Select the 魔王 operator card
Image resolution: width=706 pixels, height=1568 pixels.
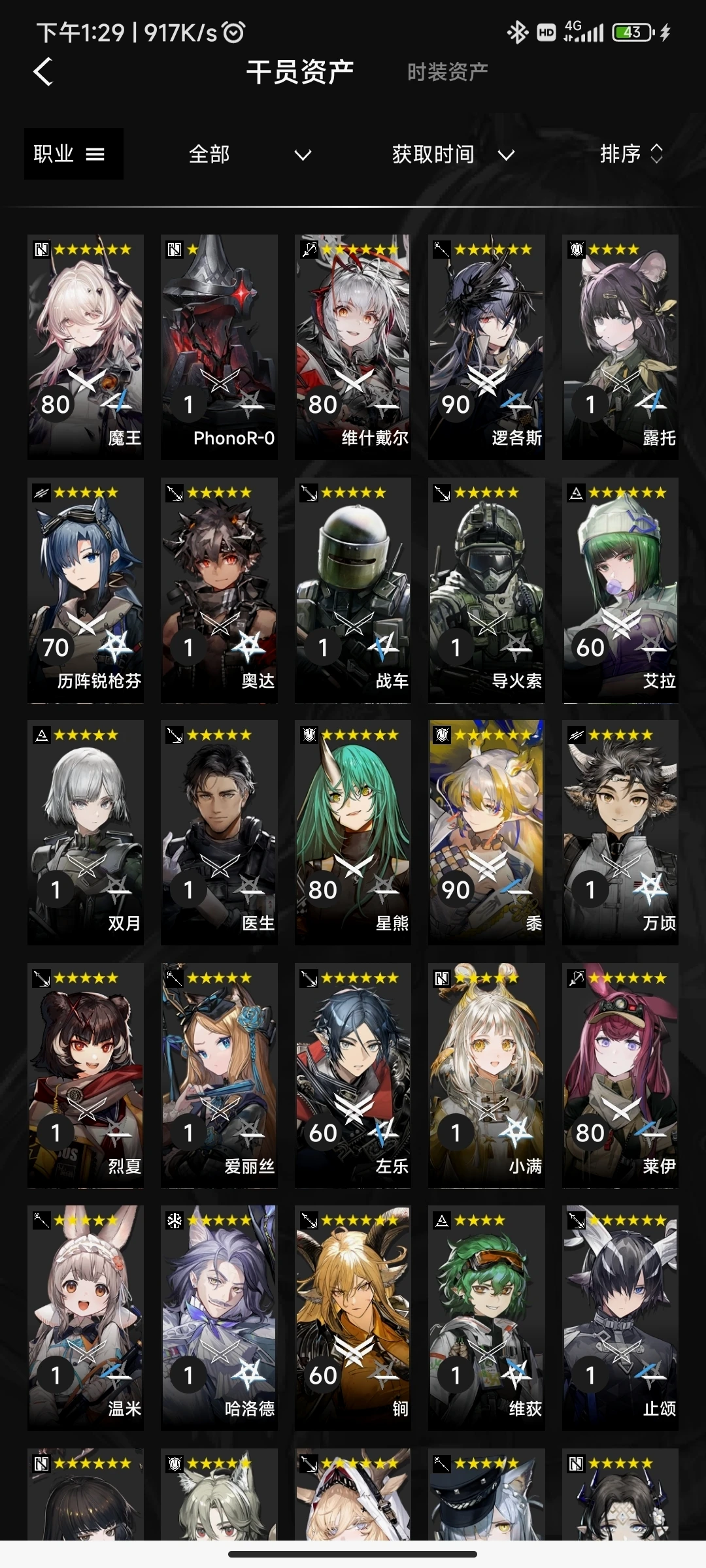tap(86, 346)
